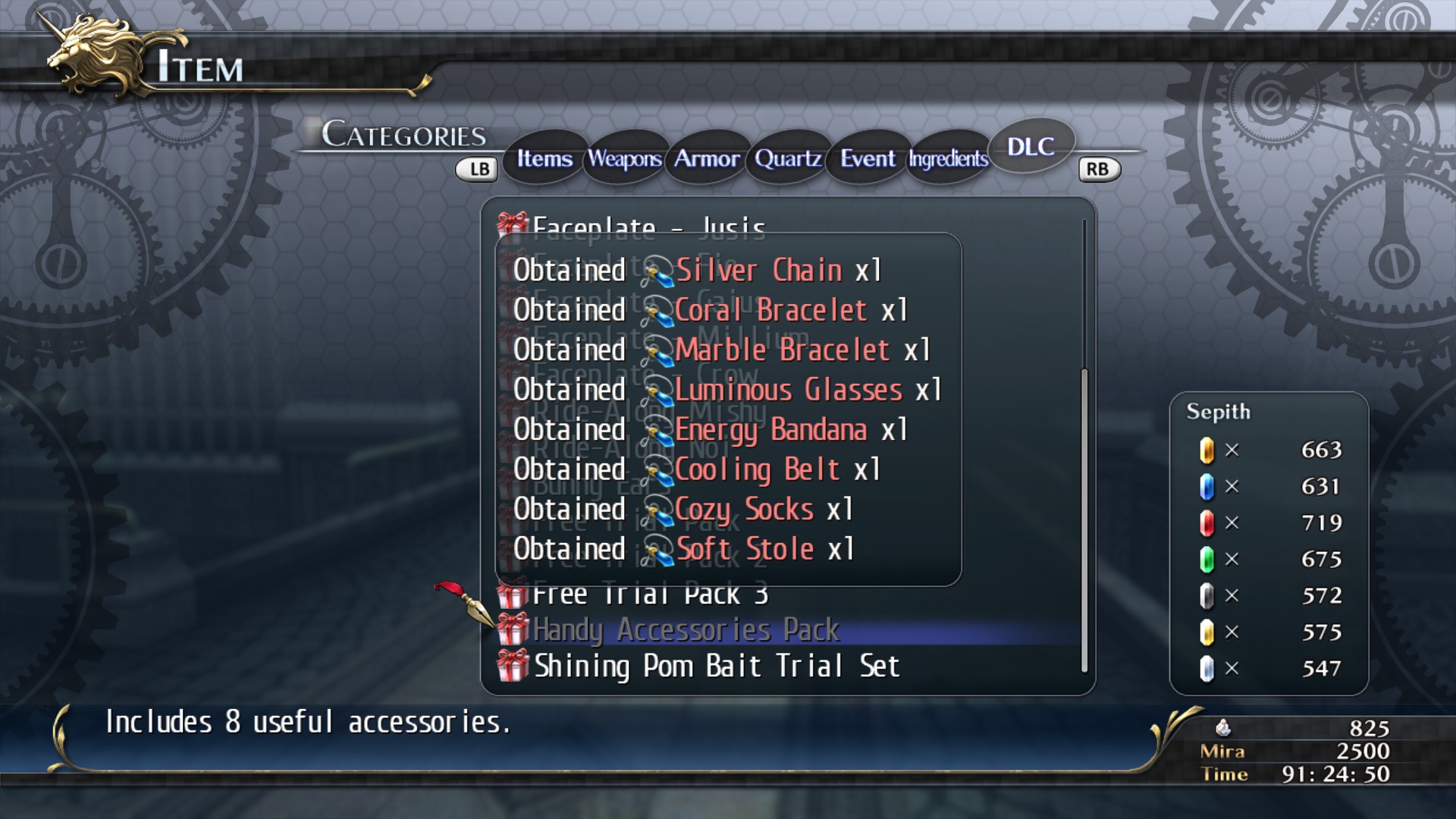1456x819 pixels.
Task: Click the green sepith crystal icon
Action: point(1207,559)
